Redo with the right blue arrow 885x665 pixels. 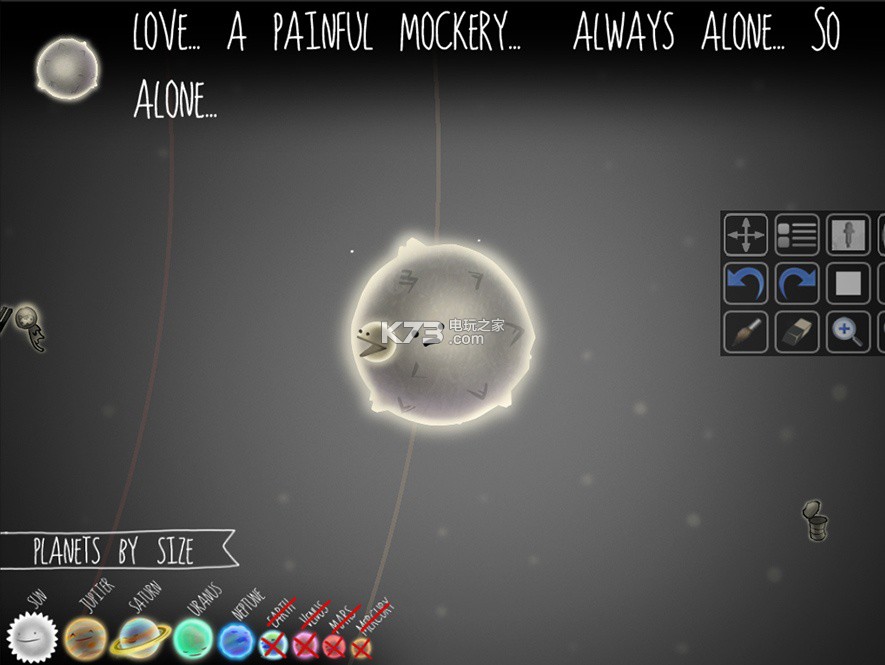pyautogui.click(x=797, y=284)
